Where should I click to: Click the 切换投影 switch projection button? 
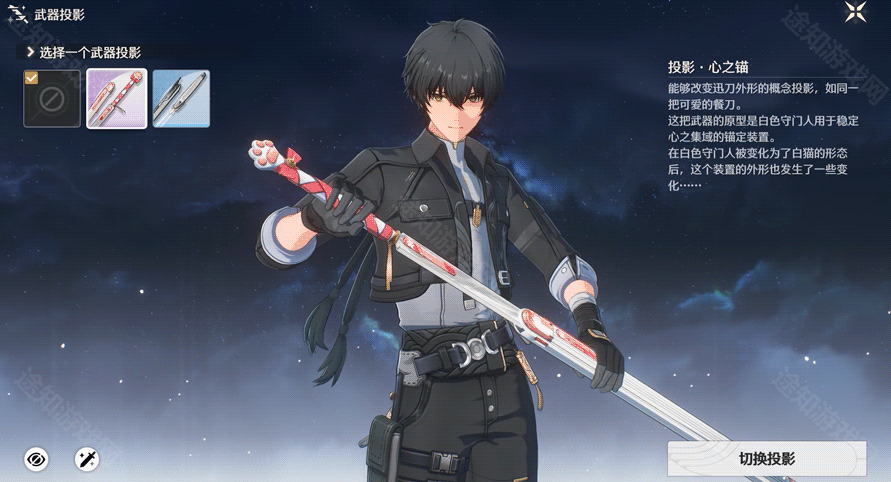coord(766,459)
